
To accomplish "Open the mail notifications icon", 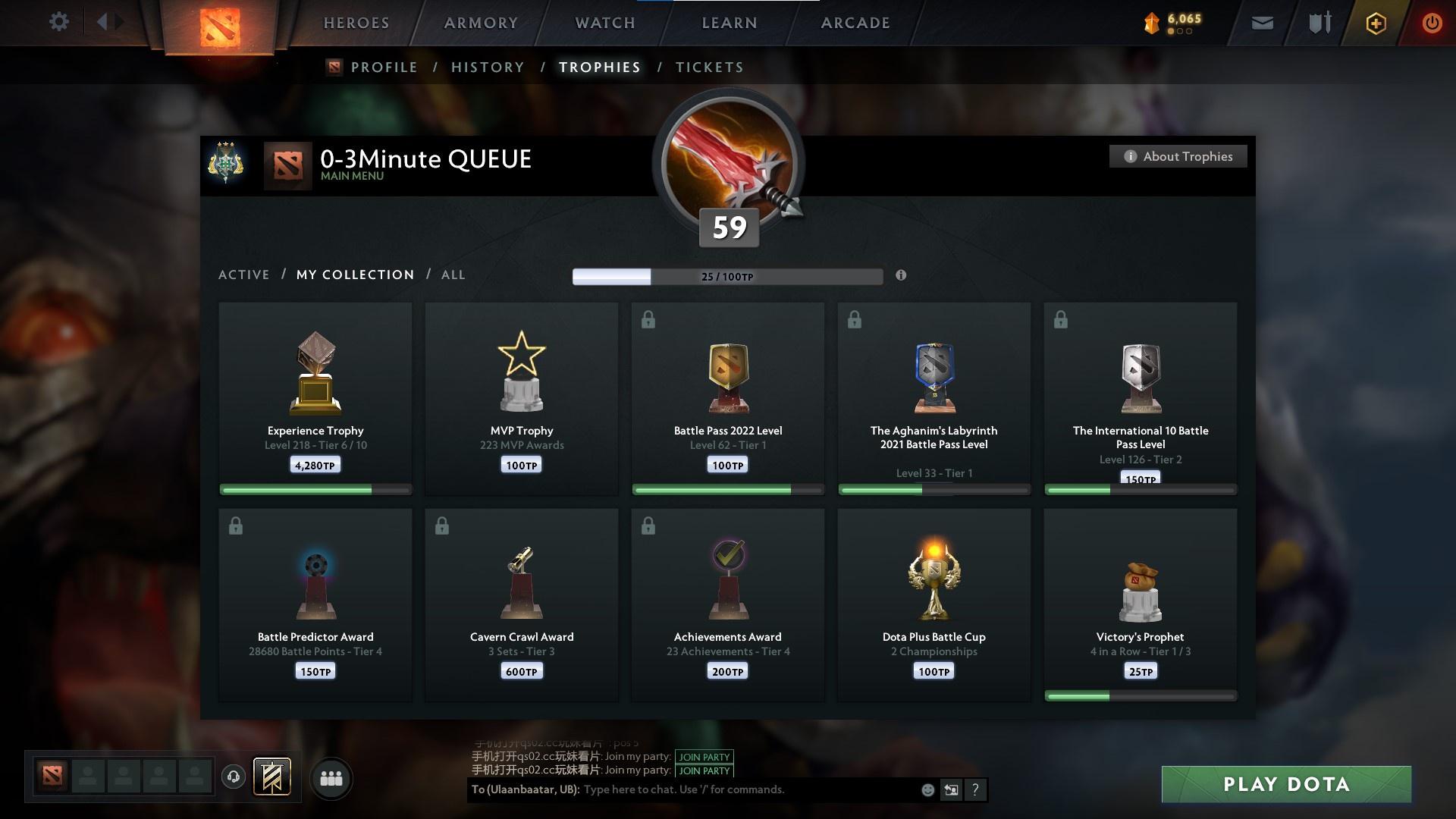I will tap(1261, 23).
